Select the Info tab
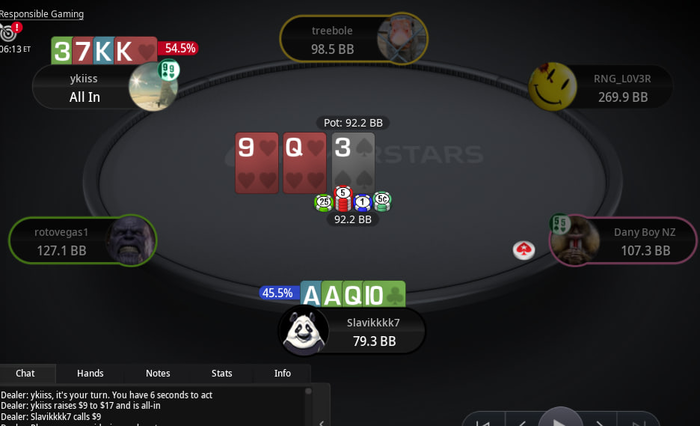 pos(283,373)
